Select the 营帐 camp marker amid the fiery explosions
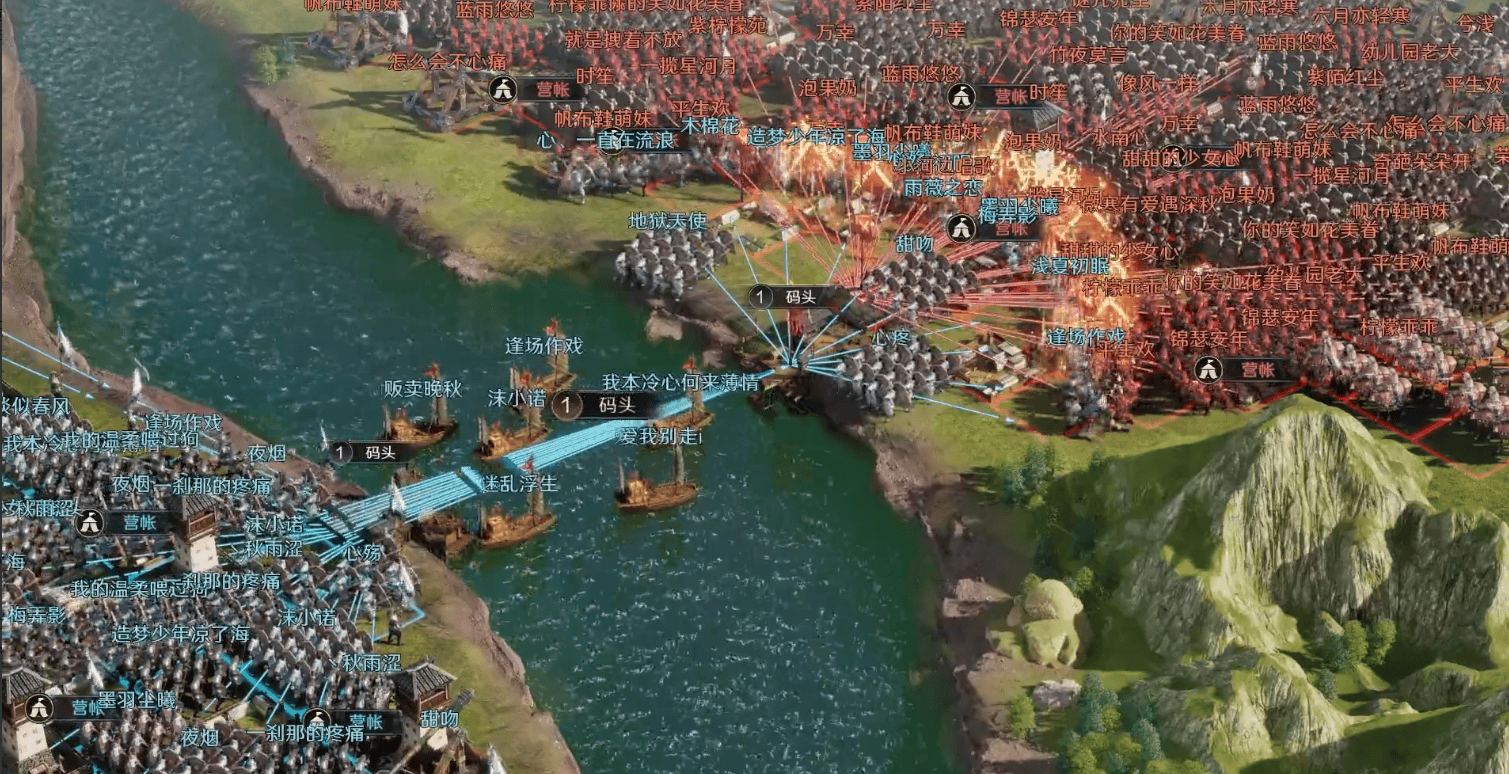The height and width of the screenshot is (774, 1509). click(996, 229)
